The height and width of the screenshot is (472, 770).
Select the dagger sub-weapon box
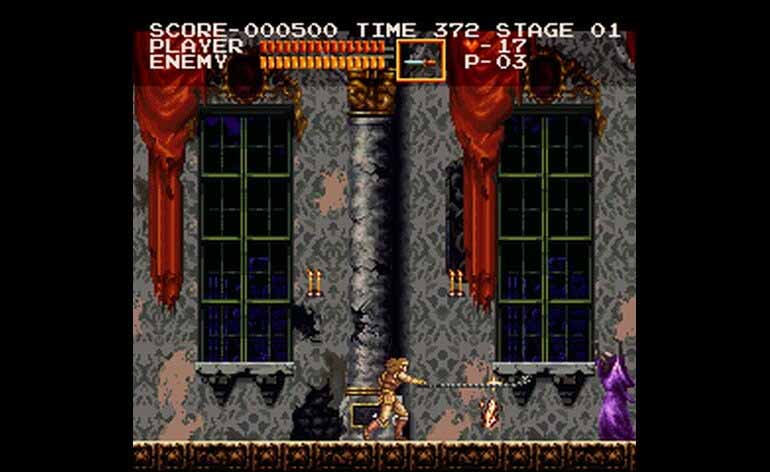[x=420, y=60]
